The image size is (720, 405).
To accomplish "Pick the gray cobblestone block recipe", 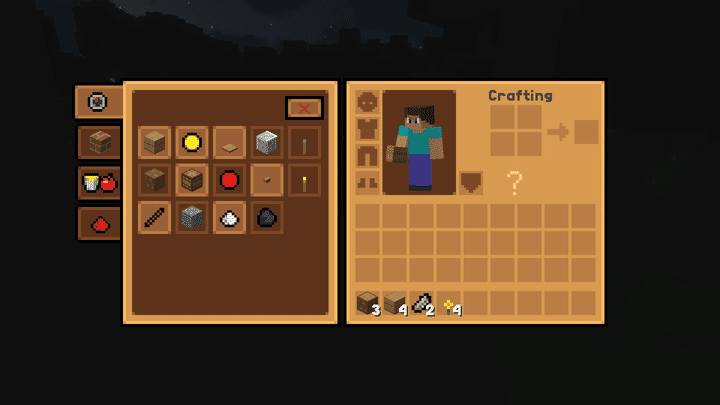I will point(192,217).
